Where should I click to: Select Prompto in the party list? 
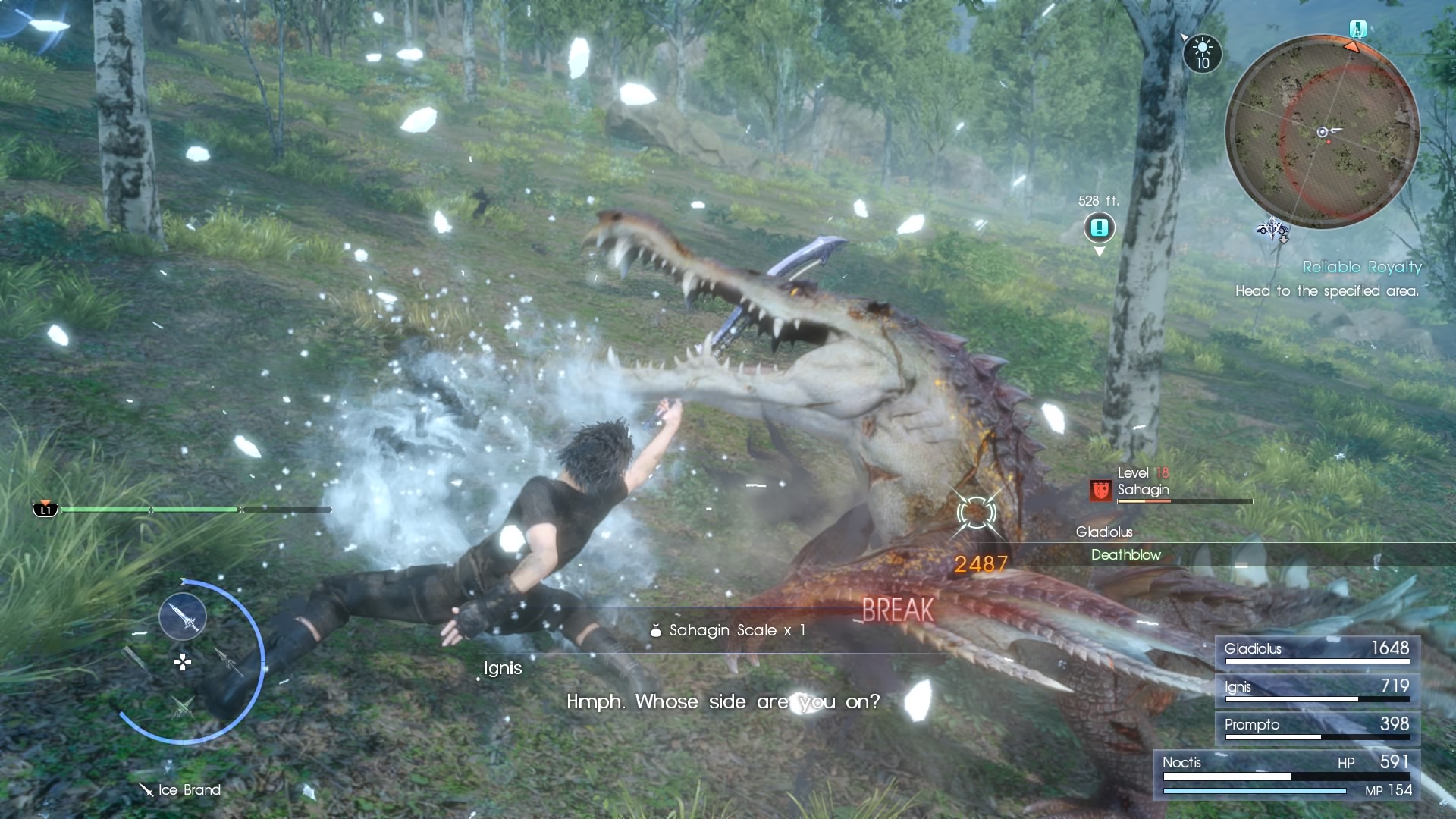(1317, 726)
